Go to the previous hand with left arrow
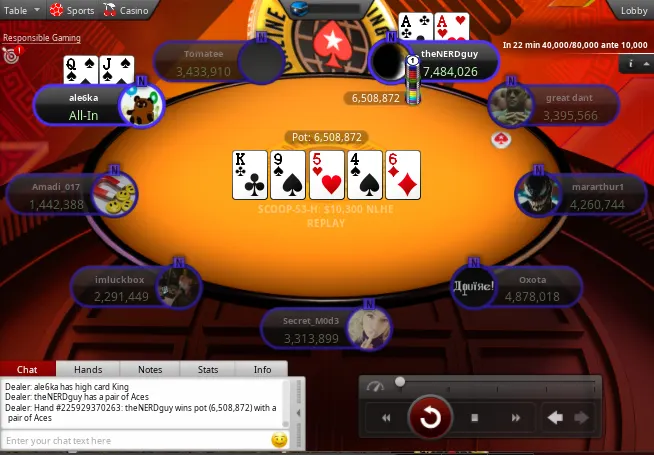This screenshot has width=654, height=455. 555,418
